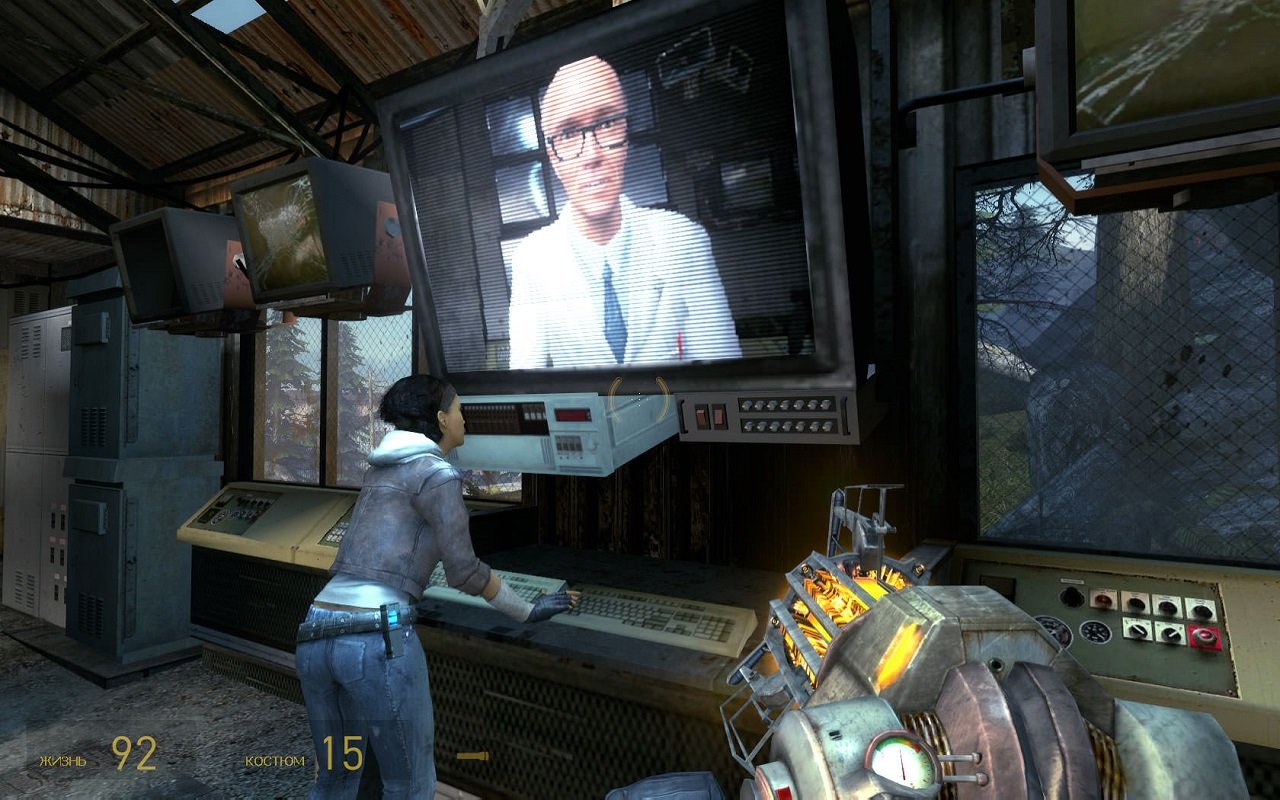This screenshot has width=1280, height=800.
Task: Toggle the black four-way selector knob
Action: coord(1071,598)
